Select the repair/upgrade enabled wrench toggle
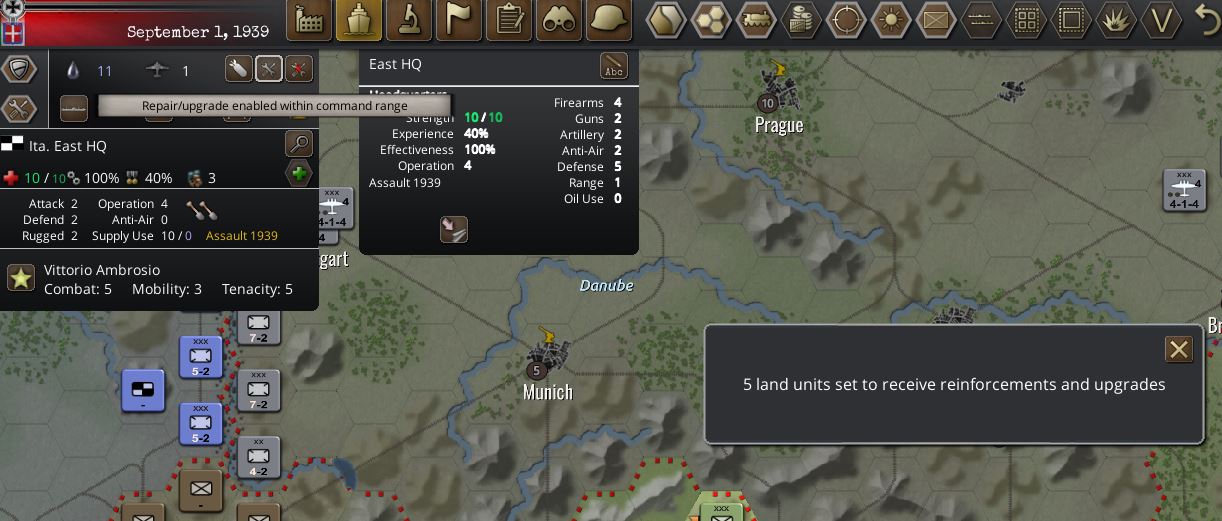Image resolution: width=1222 pixels, height=521 pixels. point(268,68)
